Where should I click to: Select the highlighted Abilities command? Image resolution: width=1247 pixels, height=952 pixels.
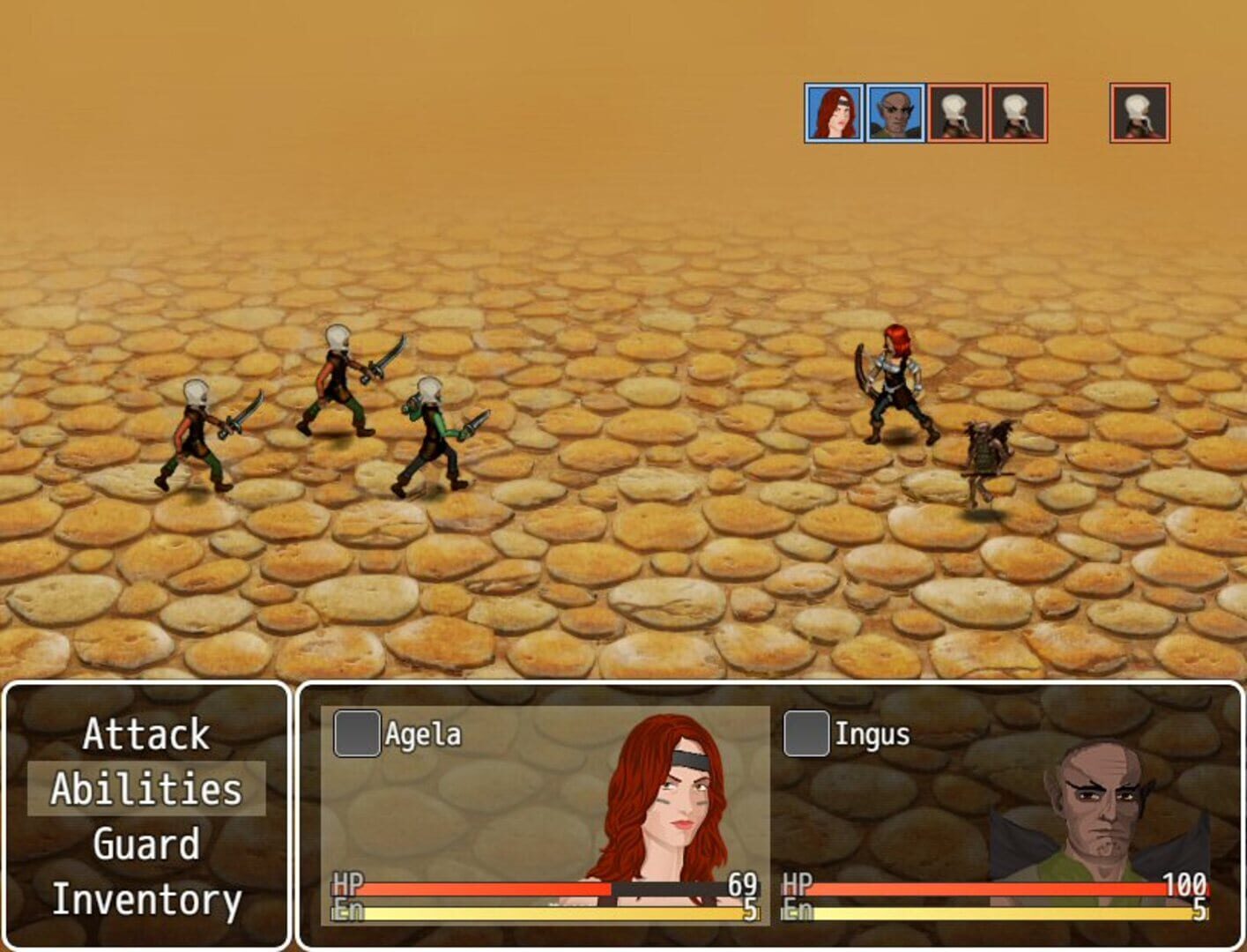[x=144, y=790]
